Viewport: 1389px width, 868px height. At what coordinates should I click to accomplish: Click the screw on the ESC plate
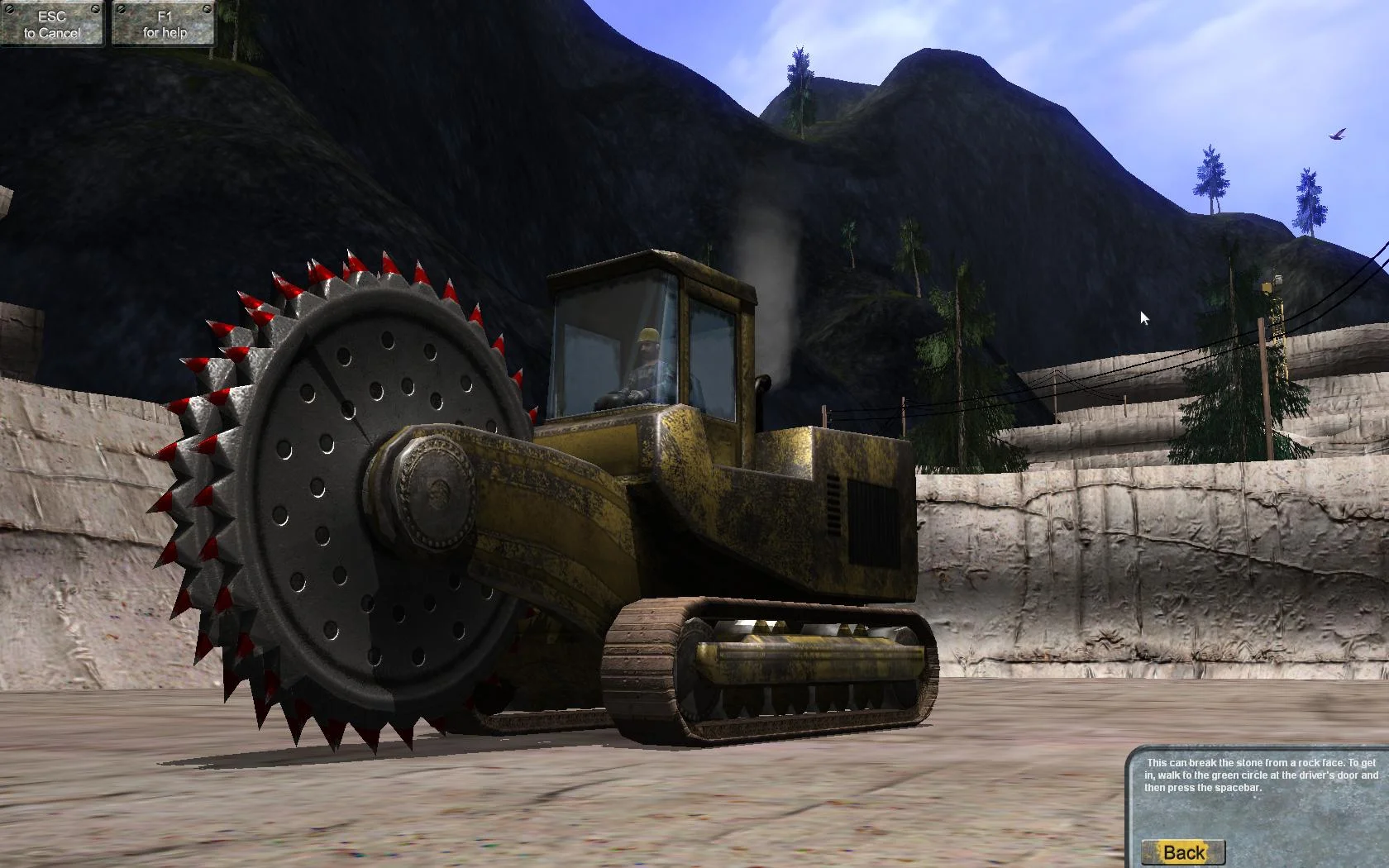(x=12, y=8)
